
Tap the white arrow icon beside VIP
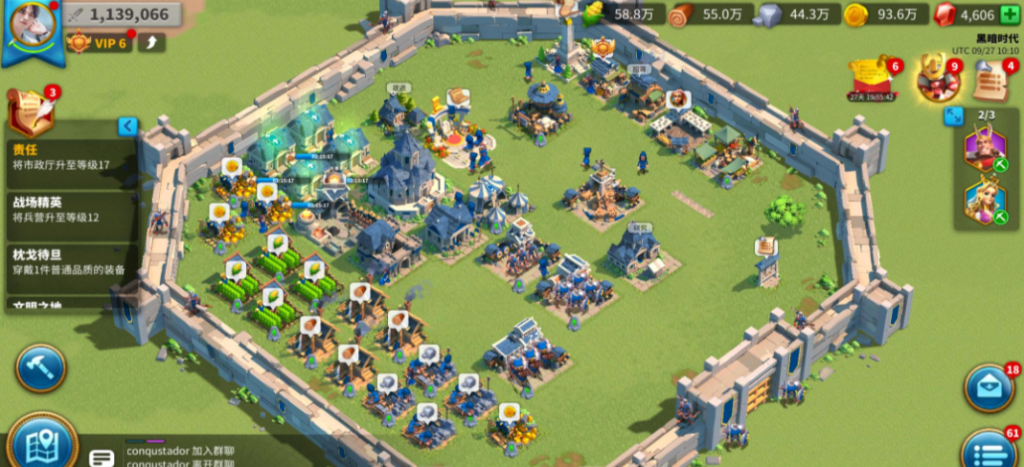(x=151, y=42)
